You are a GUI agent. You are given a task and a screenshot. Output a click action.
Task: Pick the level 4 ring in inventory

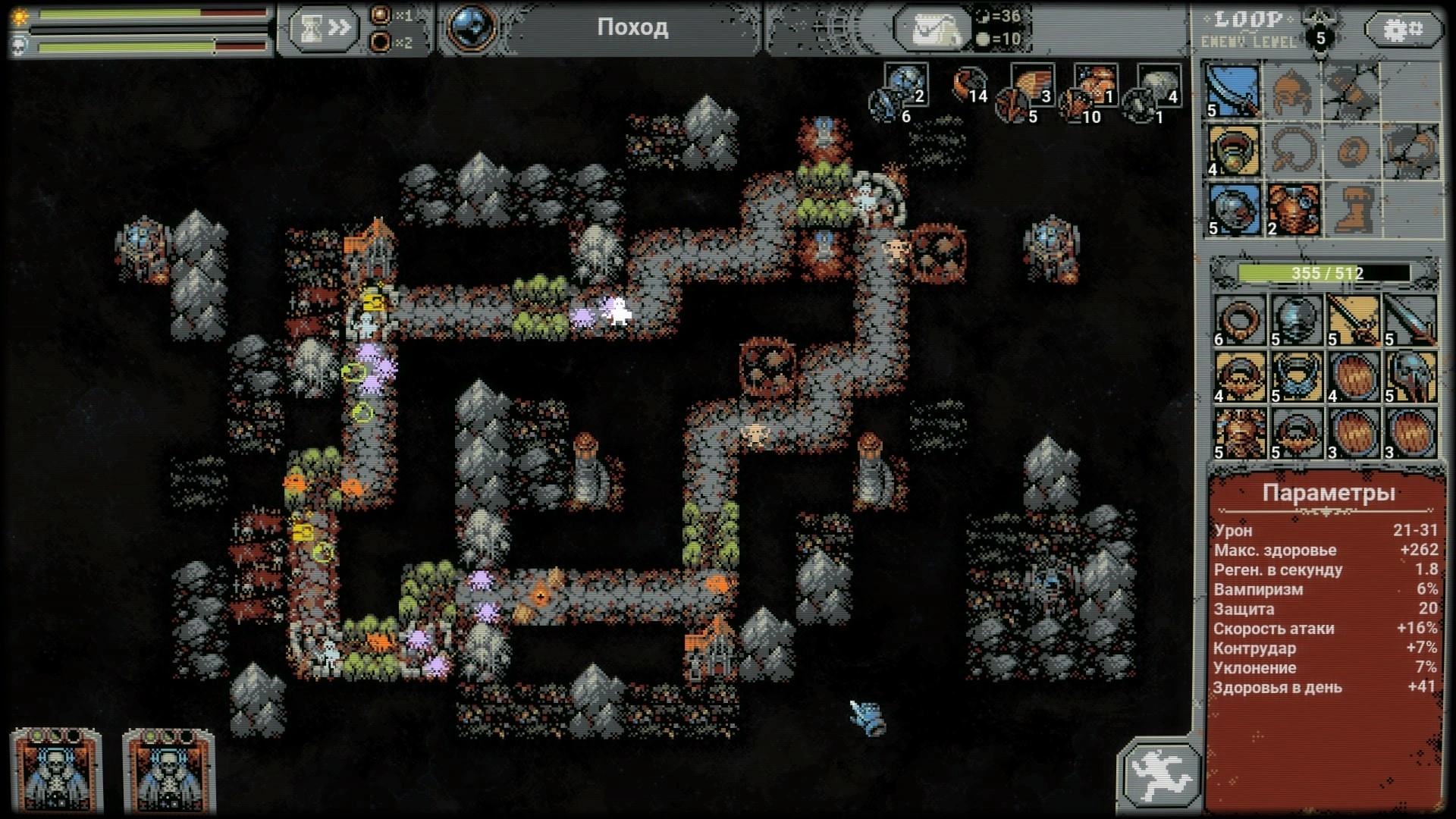1240,377
